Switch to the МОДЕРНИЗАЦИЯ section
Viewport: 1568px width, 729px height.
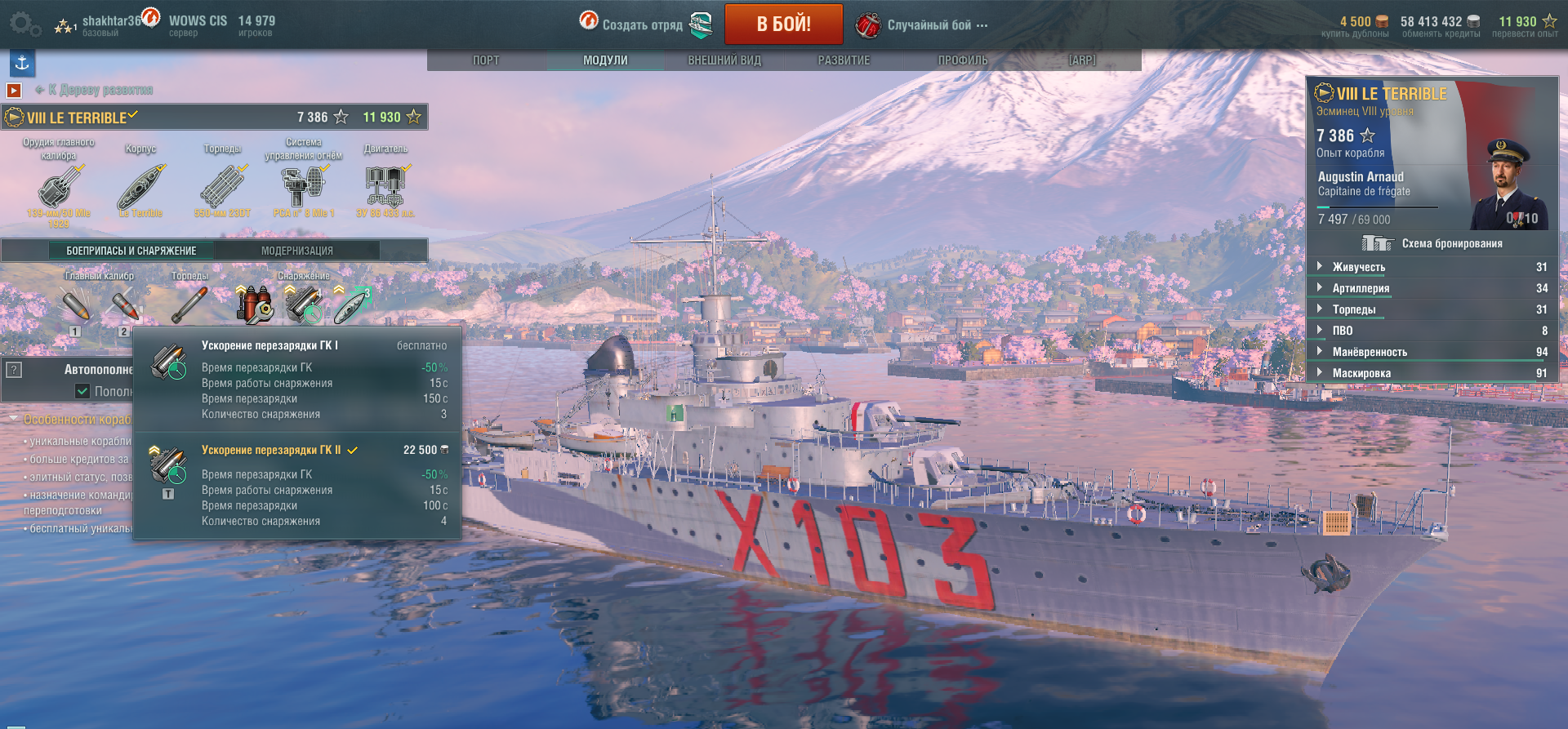[x=296, y=251]
